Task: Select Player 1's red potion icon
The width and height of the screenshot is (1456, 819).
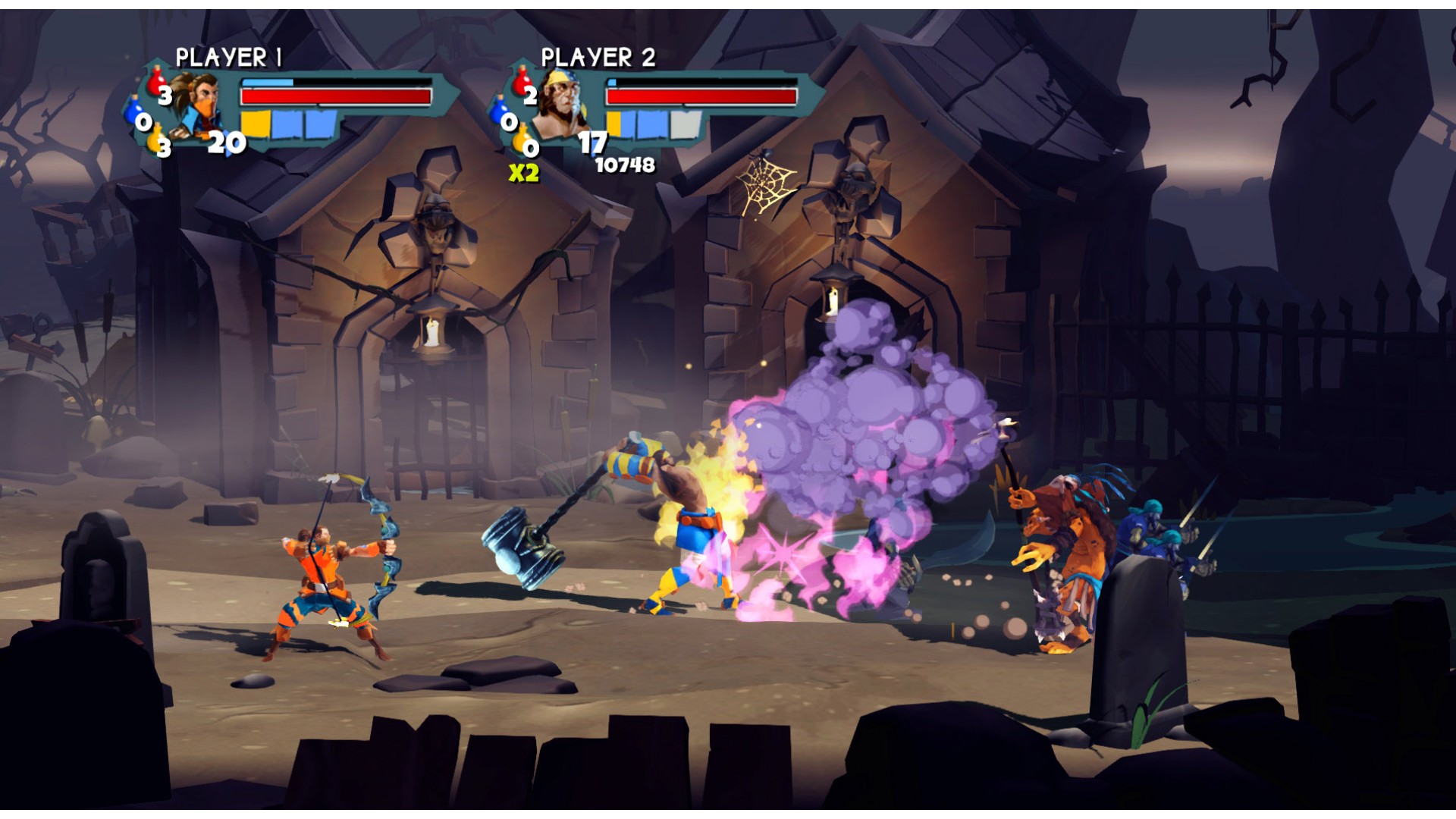Action: (x=158, y=81)
